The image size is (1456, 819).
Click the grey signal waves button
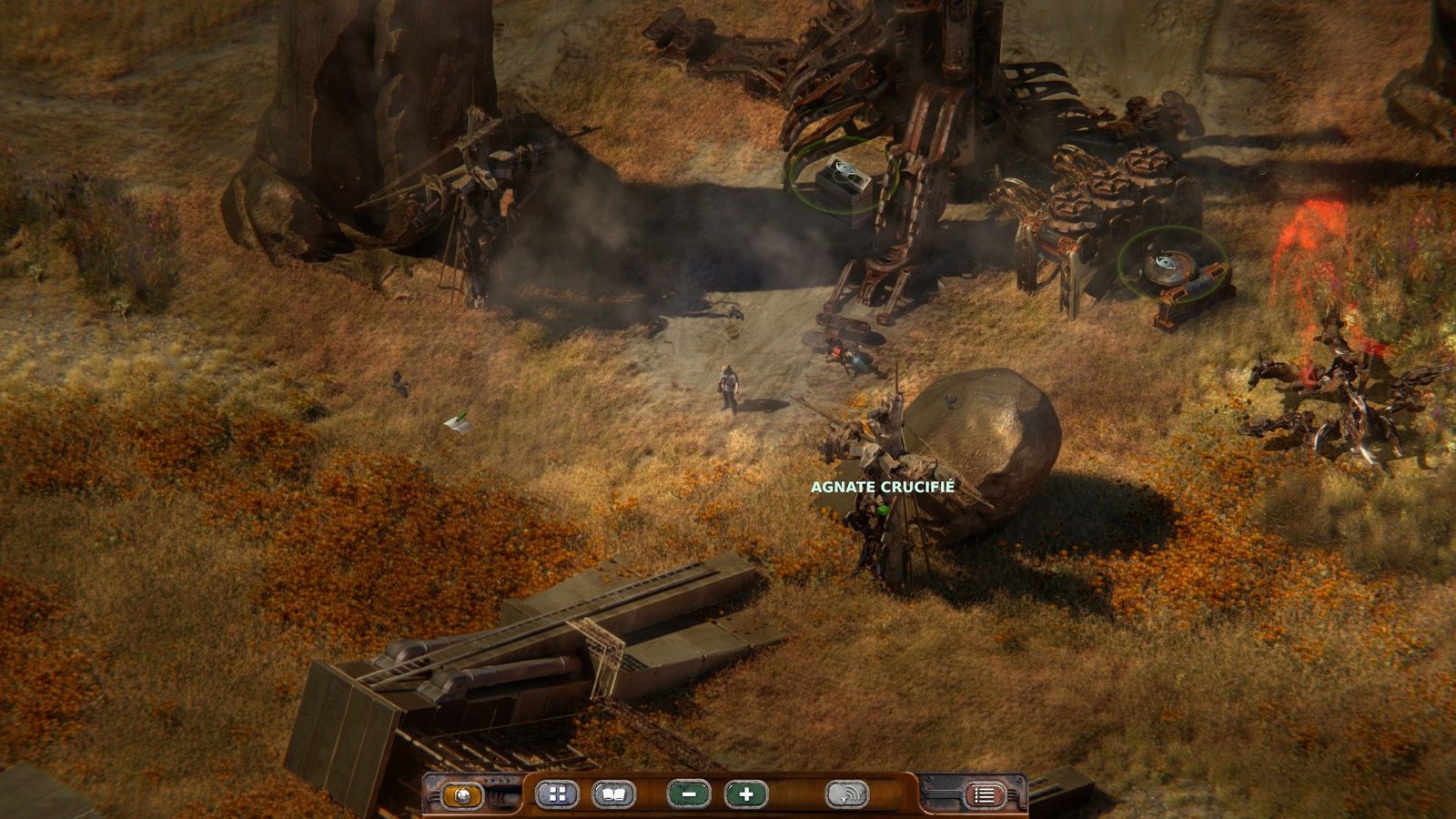click(846, 794)
